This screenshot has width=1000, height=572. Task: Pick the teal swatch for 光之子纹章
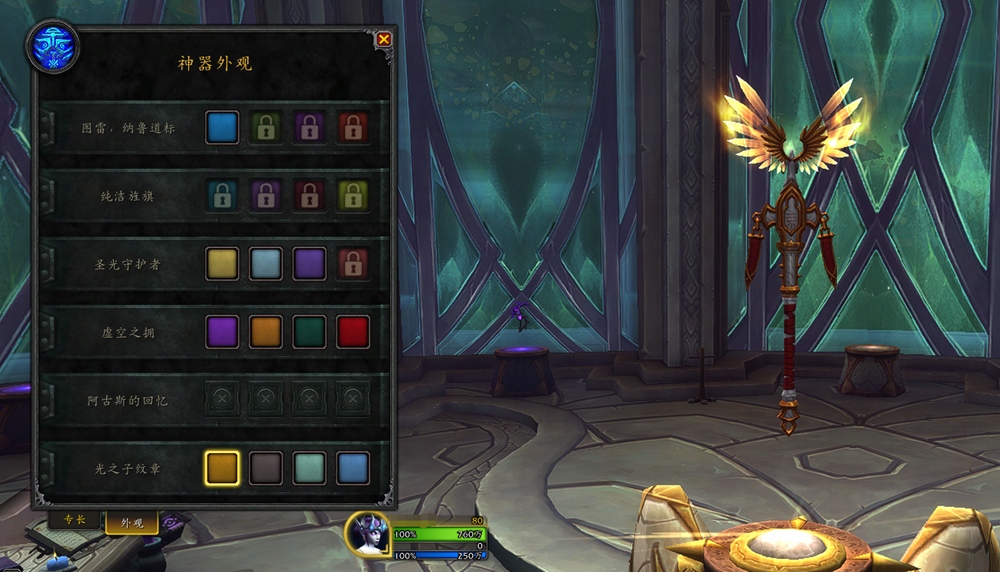click(x=309, y=468)
